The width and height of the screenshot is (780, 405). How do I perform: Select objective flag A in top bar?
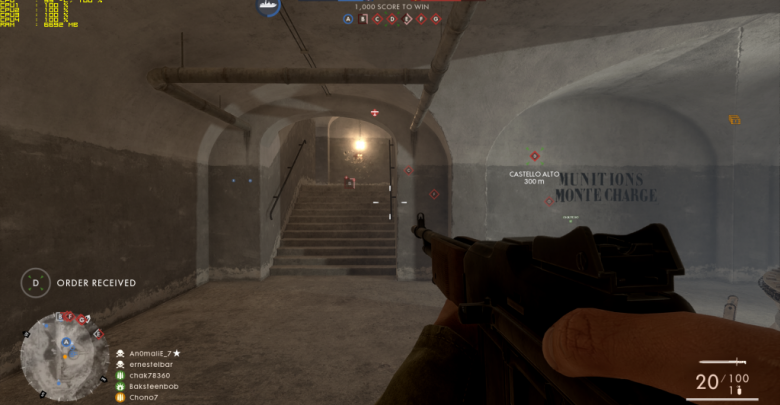pyautogui.click(x=348, y=19)
